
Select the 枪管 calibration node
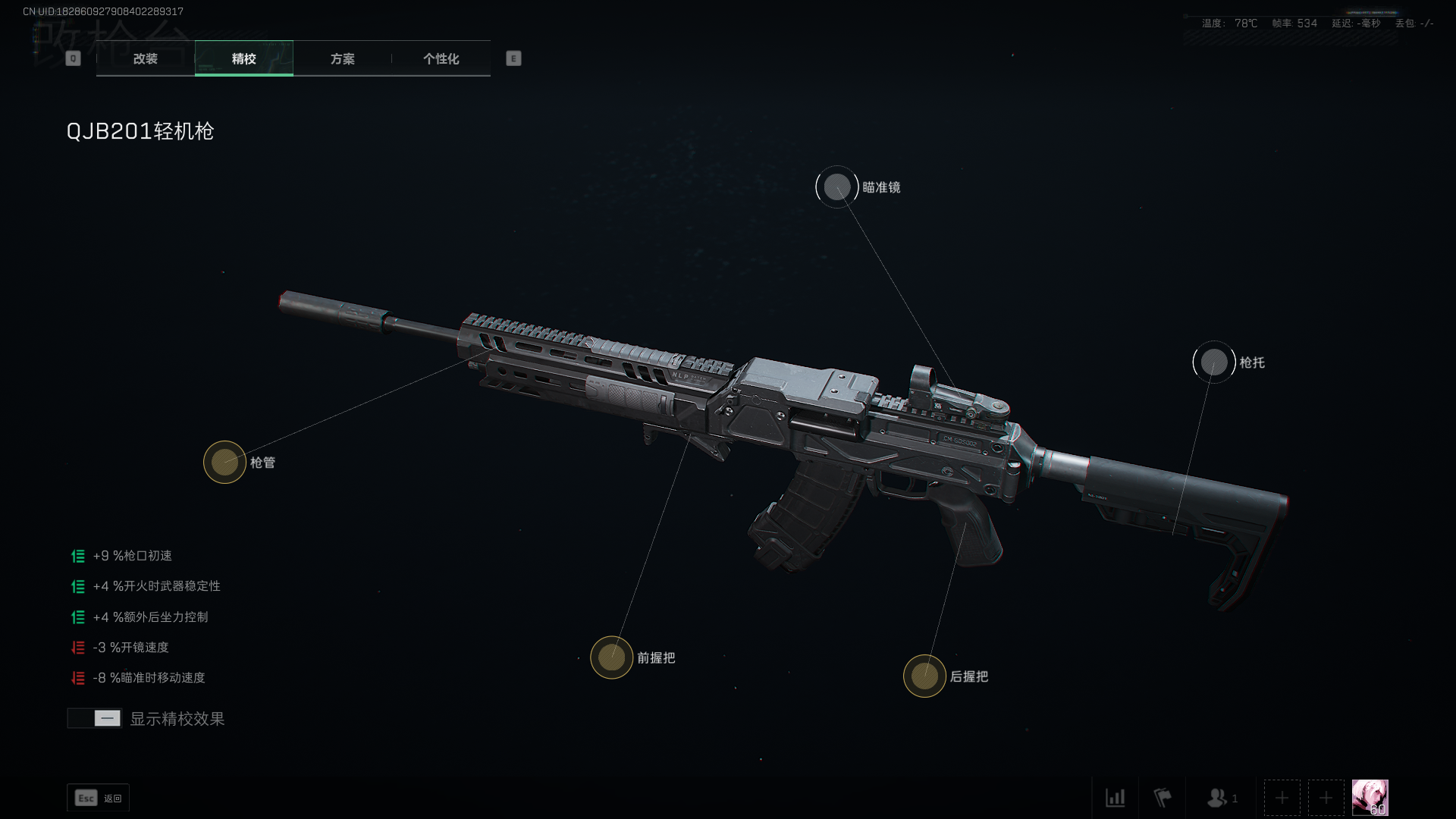(x=224, y=462)
